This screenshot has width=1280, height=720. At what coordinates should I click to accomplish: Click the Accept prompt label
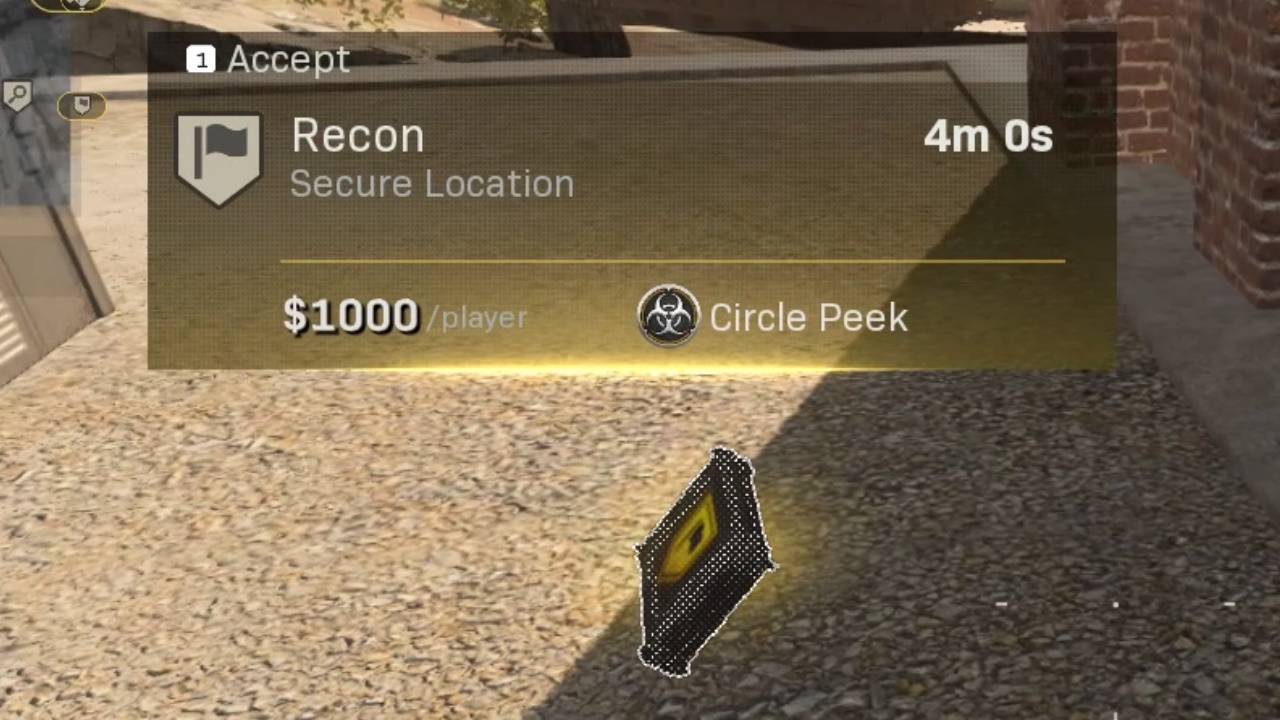pyautogui.click(x=288, y=60)
